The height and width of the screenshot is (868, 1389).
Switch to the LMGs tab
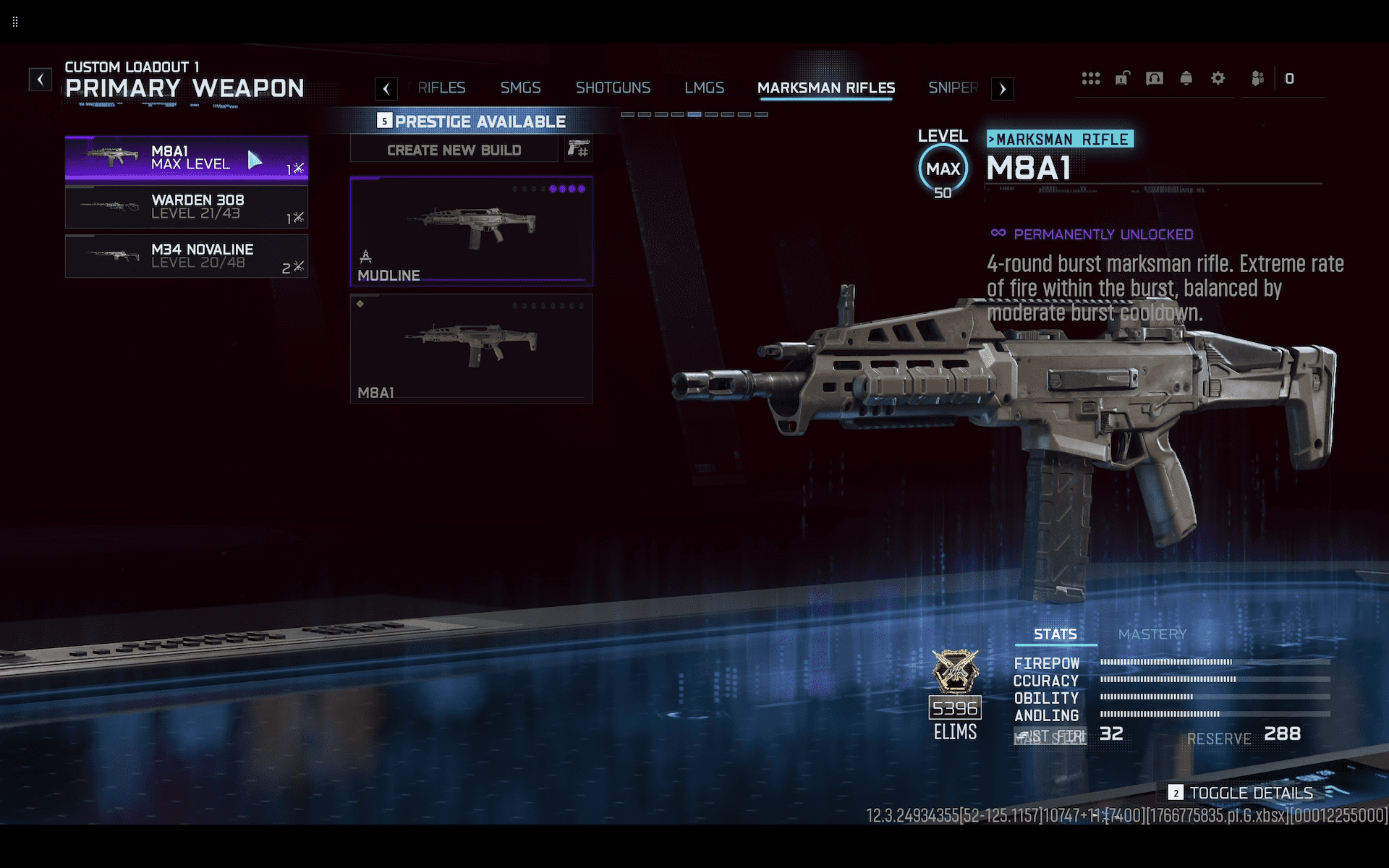[x=704, y=88]
